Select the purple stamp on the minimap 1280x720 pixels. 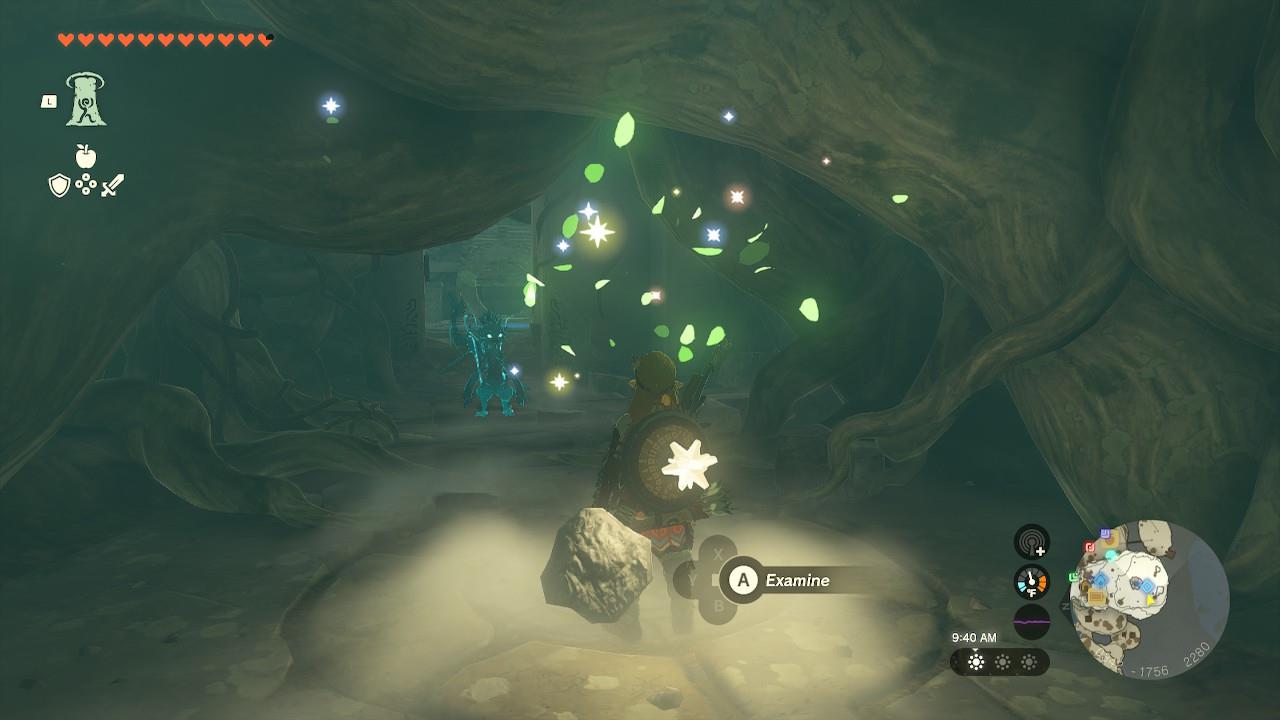pos(1105,533)
